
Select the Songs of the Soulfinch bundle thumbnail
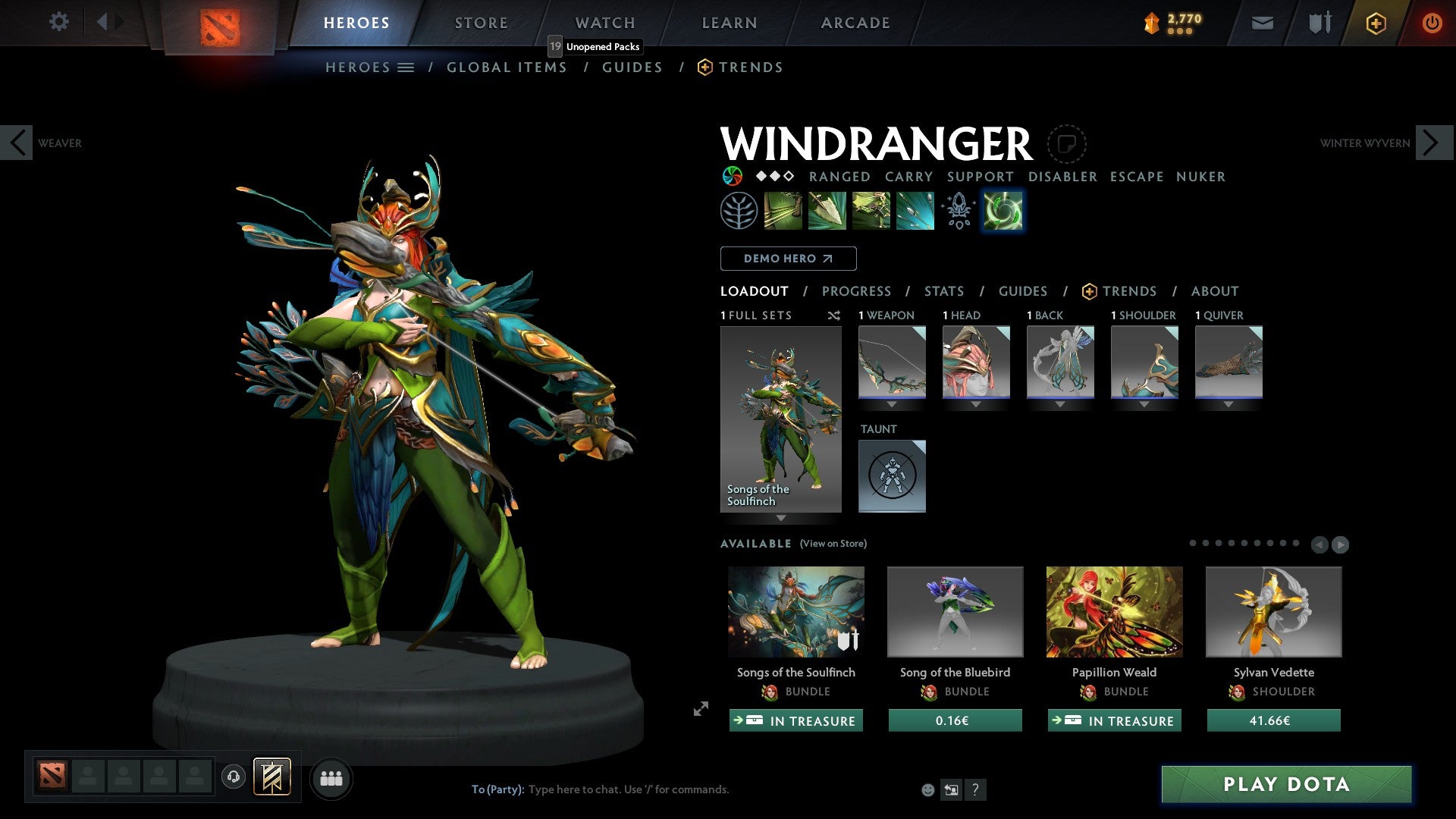tap(795, 611)
